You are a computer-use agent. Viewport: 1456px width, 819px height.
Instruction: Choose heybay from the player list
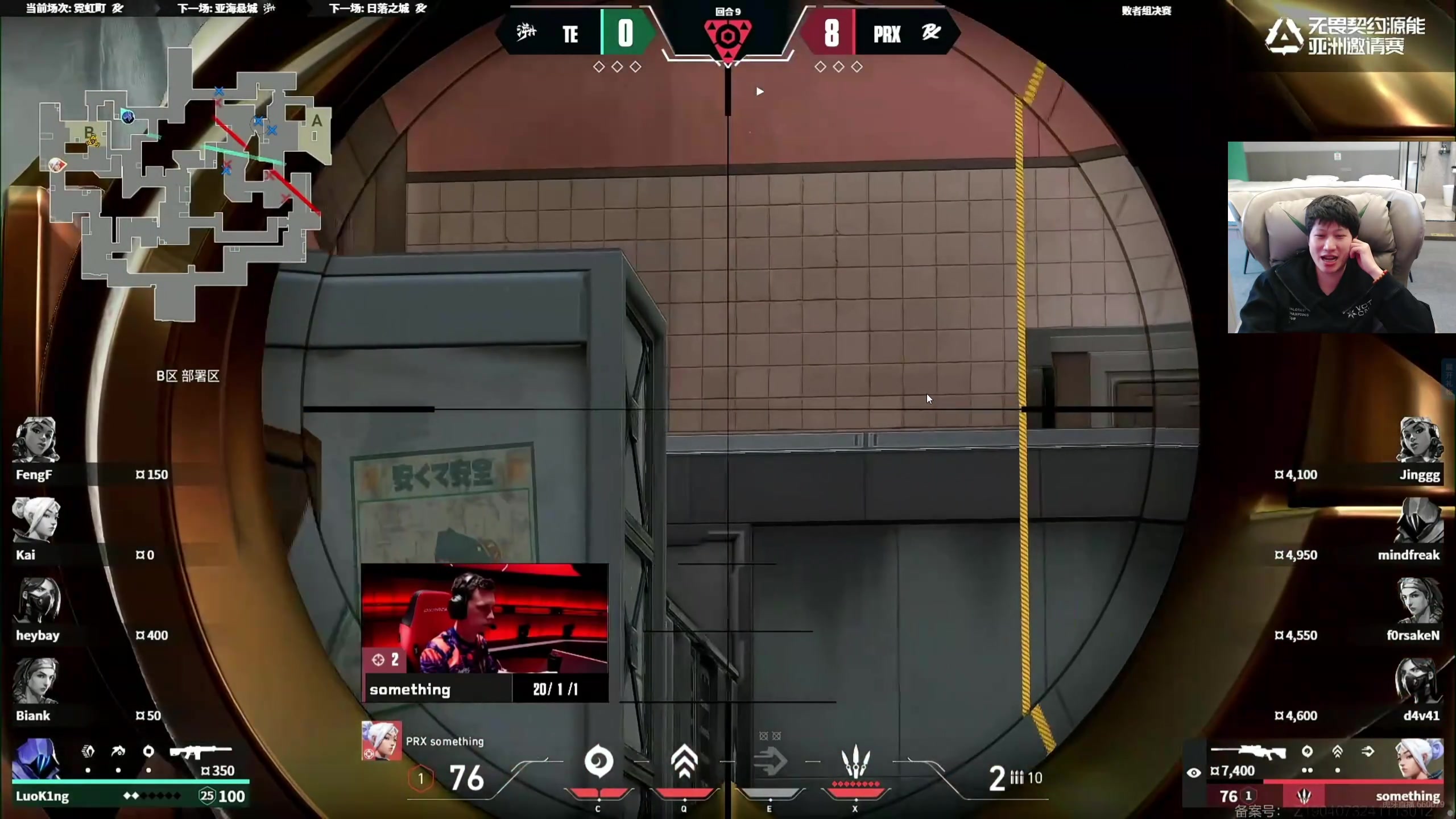(x=38, y=635)
